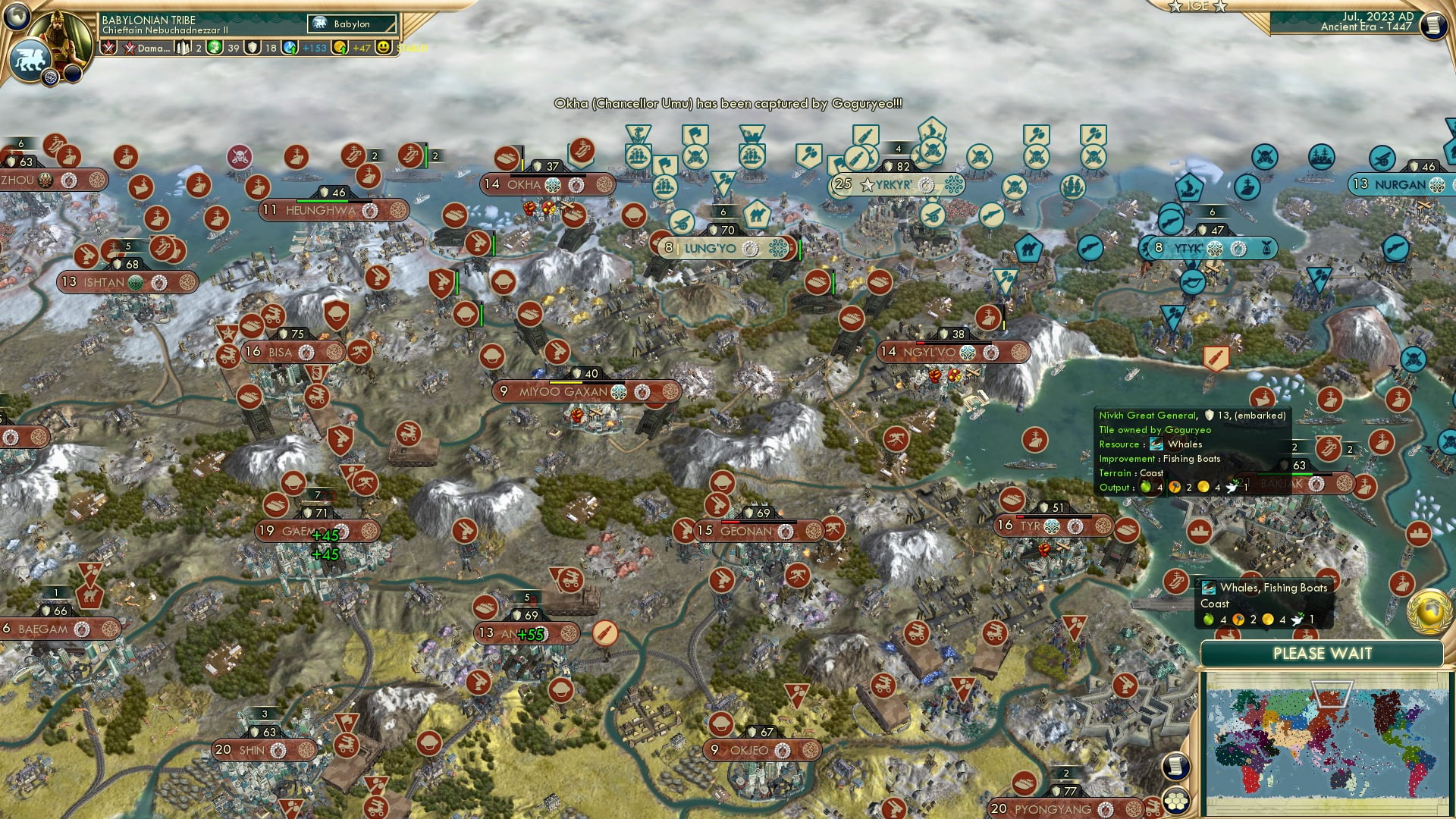Open the IGE in-game editor button
This screenshot has height=819, width=1456.
click(x=1197, y=6)
